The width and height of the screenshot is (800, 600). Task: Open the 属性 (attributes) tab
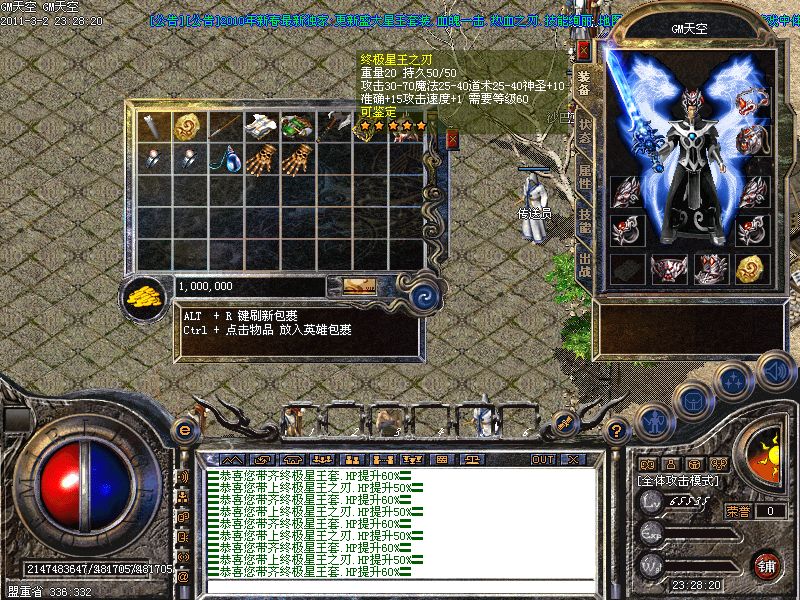[x=585, y=182]
